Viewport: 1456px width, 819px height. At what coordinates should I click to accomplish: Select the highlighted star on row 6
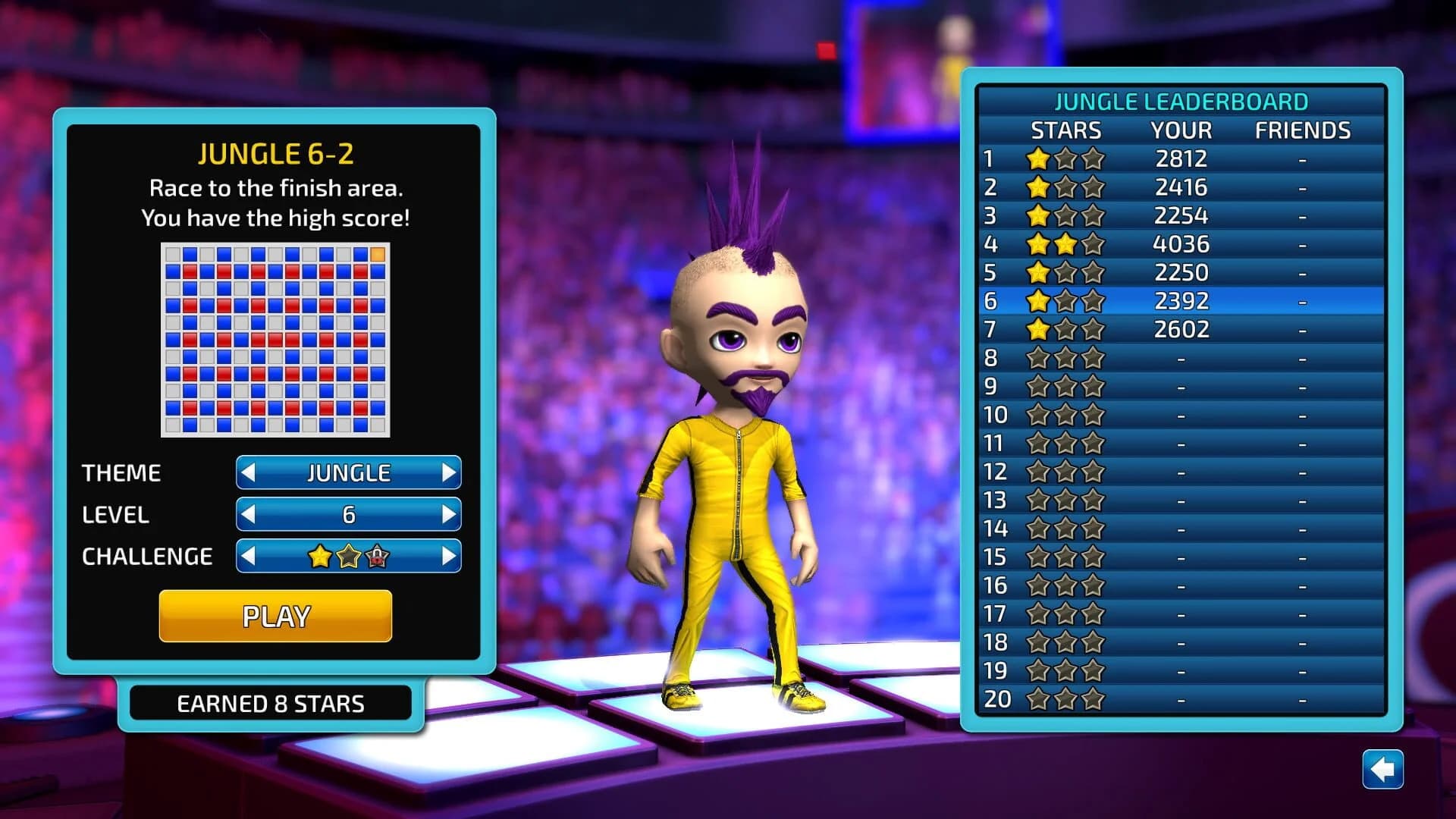(x=1040, y=300)
